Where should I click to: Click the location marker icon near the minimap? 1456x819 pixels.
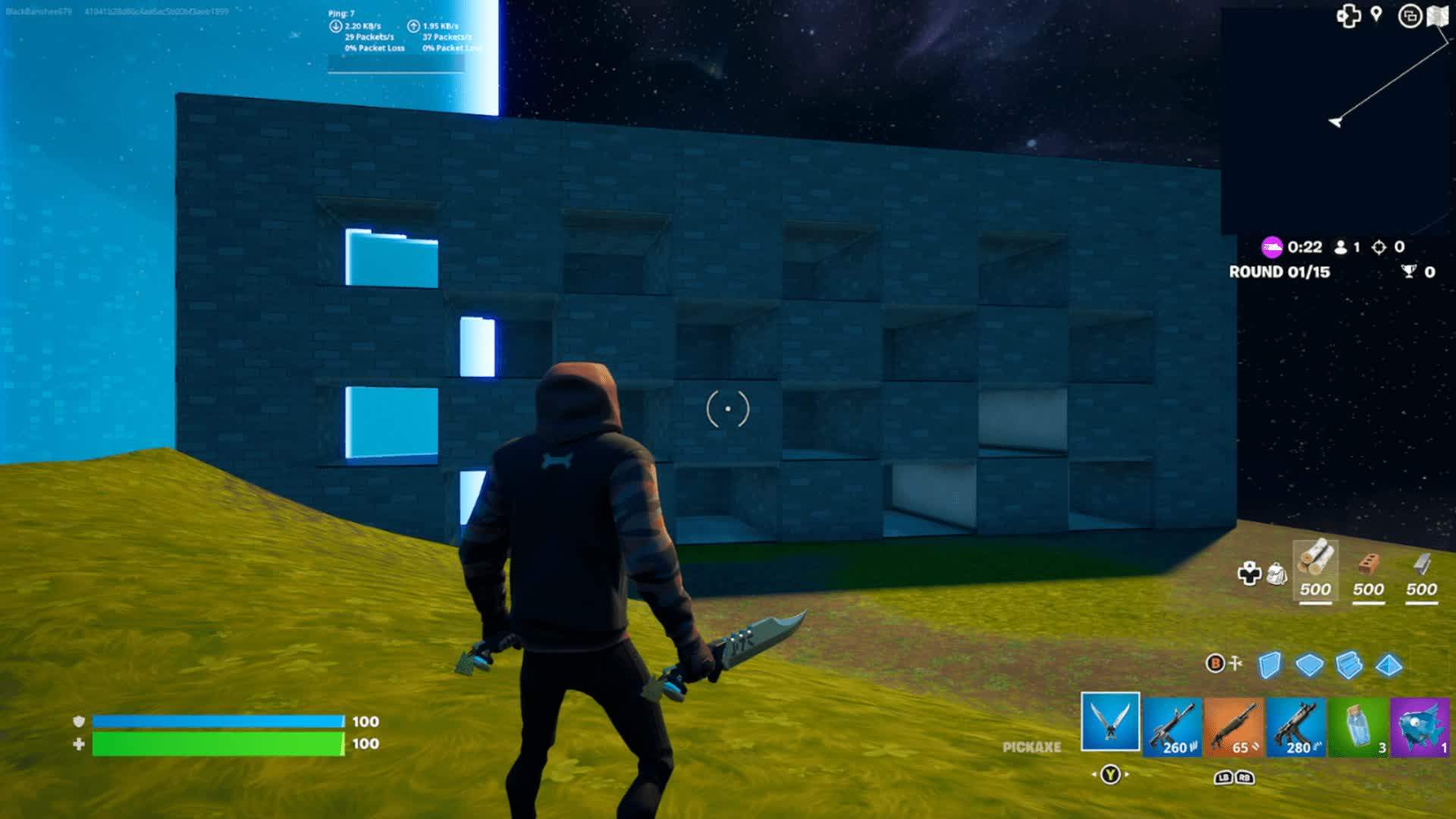click(x=1376, y=15)
